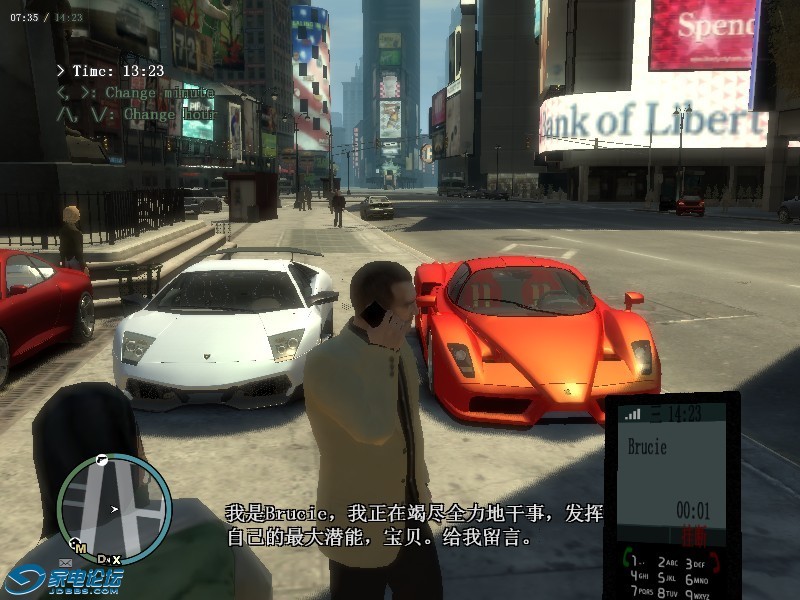
Task: Hang up using the red phone softkey label
Action: [x=693, y=534]
